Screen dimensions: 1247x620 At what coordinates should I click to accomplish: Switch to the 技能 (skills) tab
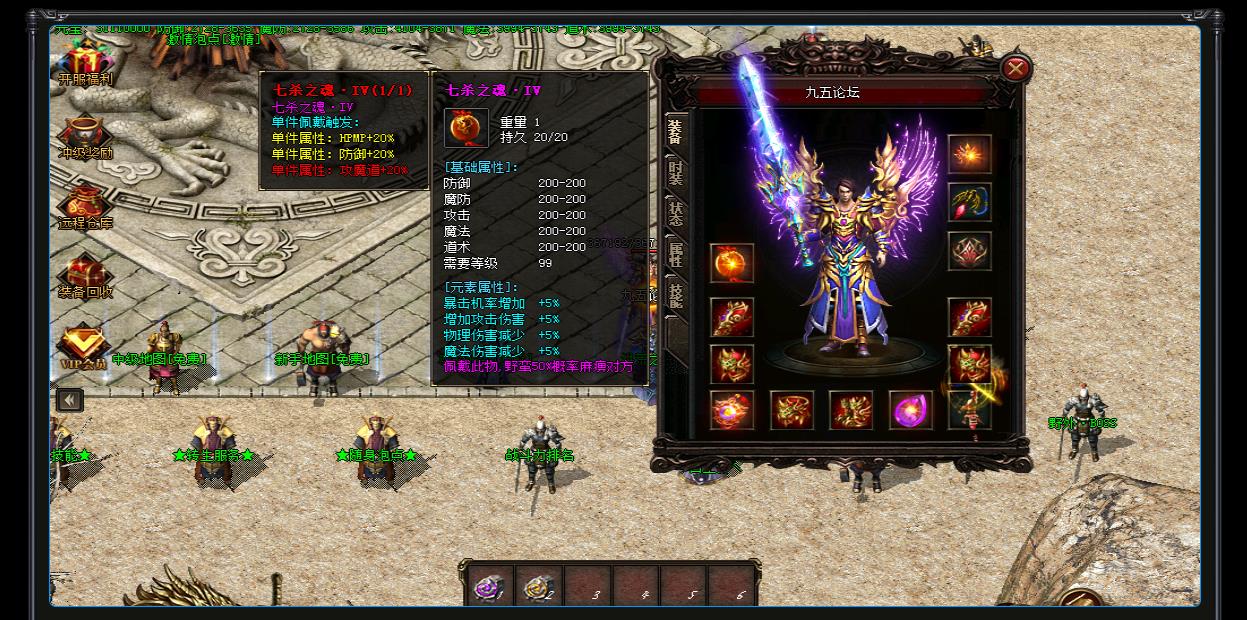click(x=676, y=295)
